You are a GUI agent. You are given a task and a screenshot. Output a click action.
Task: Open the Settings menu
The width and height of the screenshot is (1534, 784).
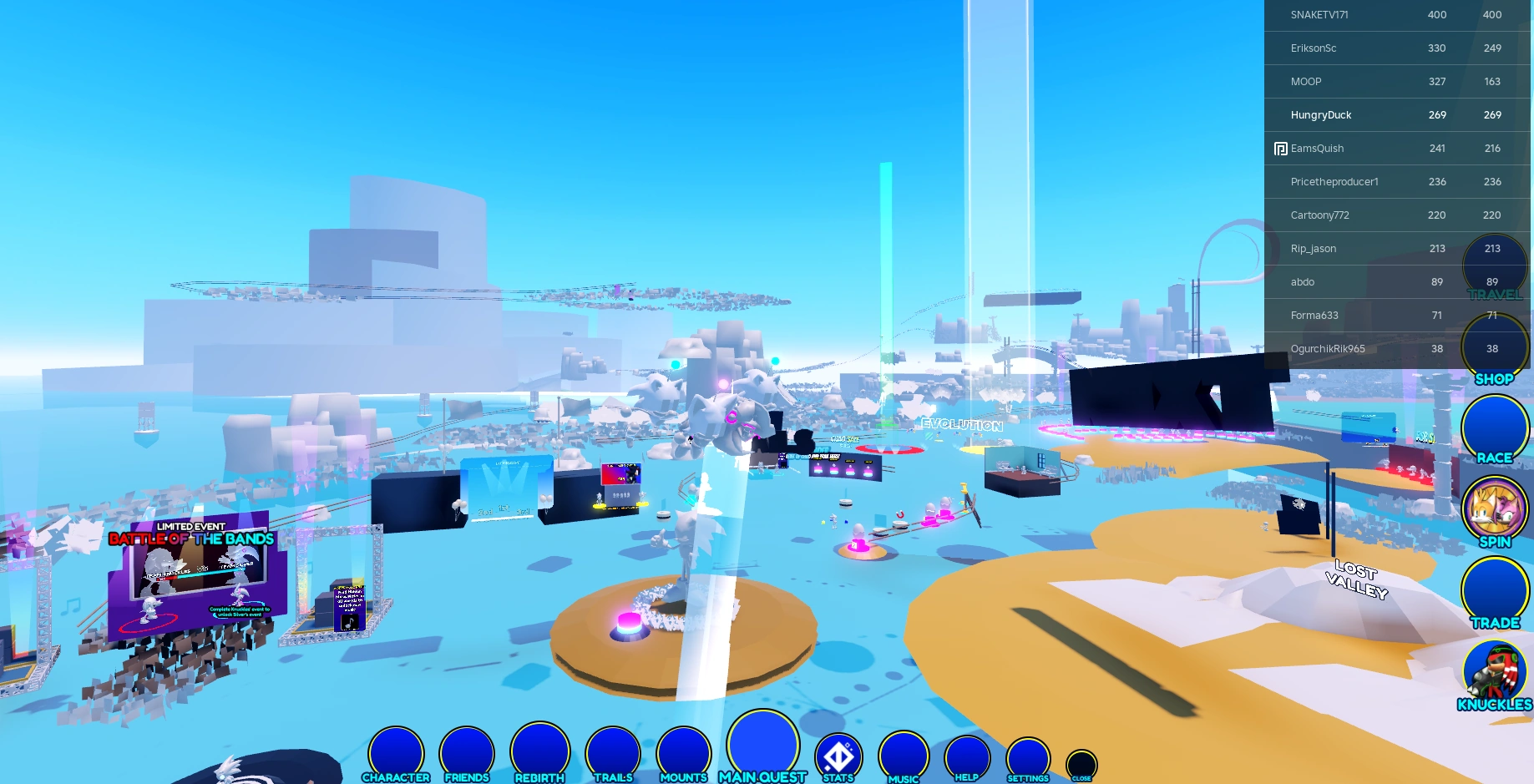coord(1028,756)
